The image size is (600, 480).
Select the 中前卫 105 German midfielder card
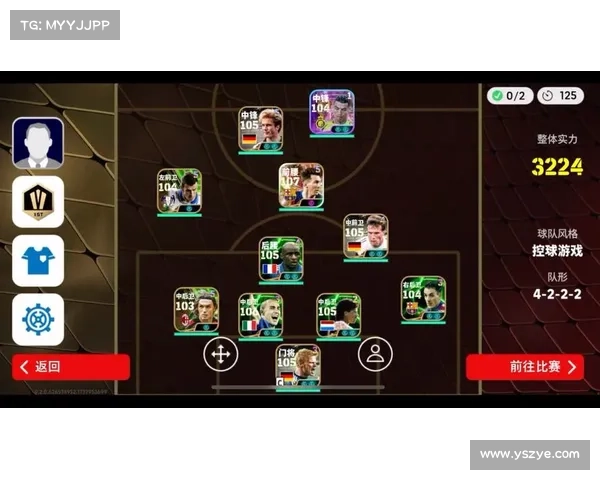tap(366, 237)
